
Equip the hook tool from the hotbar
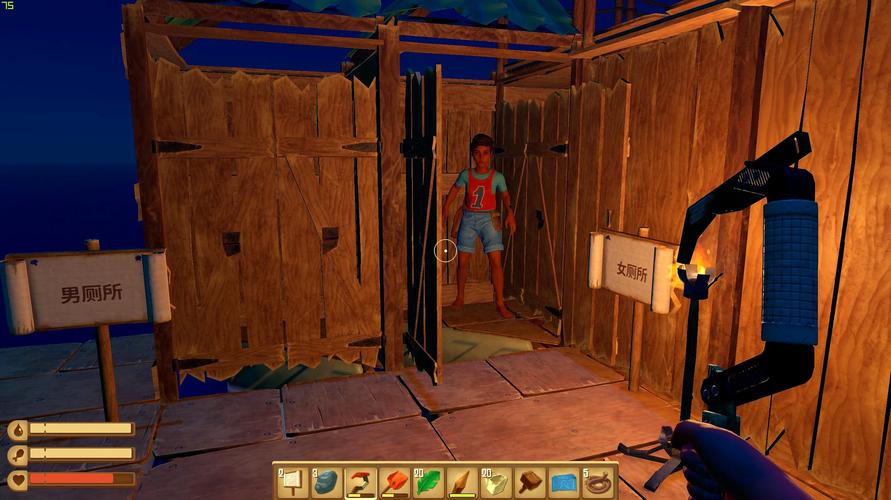359,481
